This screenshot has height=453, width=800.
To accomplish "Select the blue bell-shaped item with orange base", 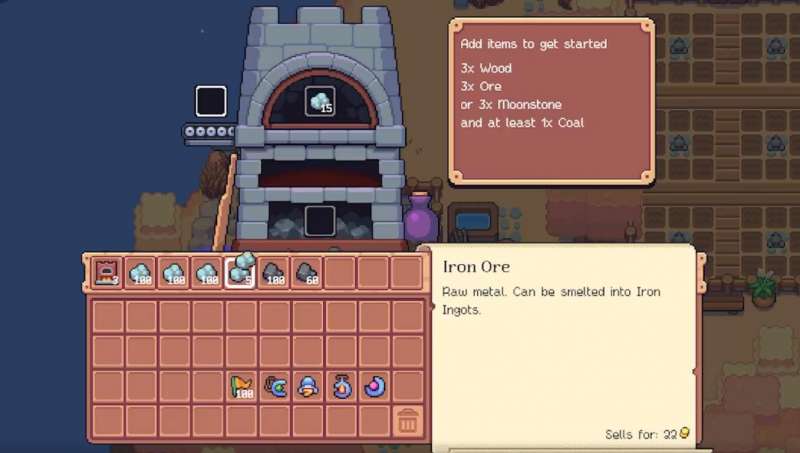I will click(x=308, y=385).
